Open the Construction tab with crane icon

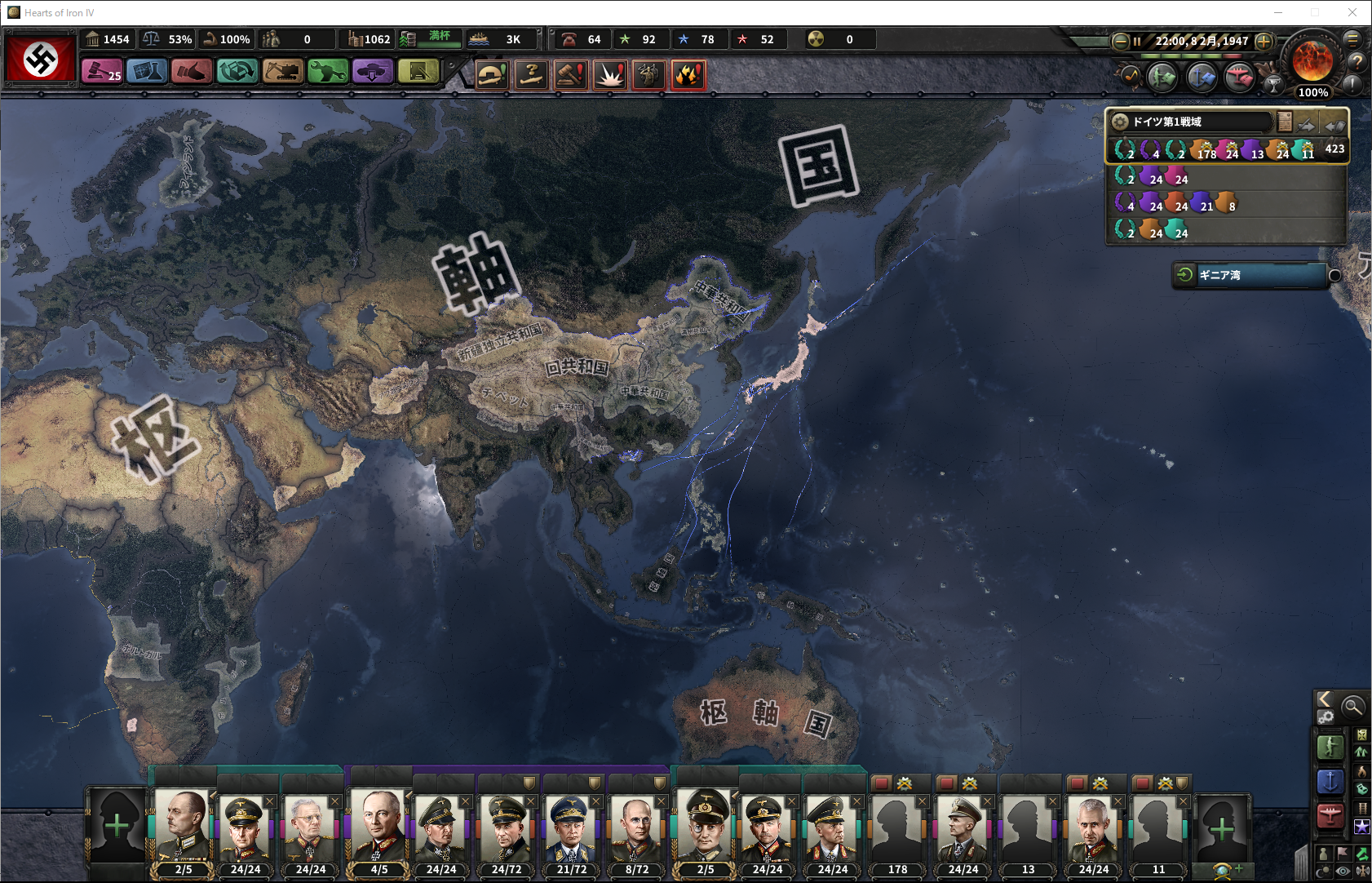(x=282, y=73)
